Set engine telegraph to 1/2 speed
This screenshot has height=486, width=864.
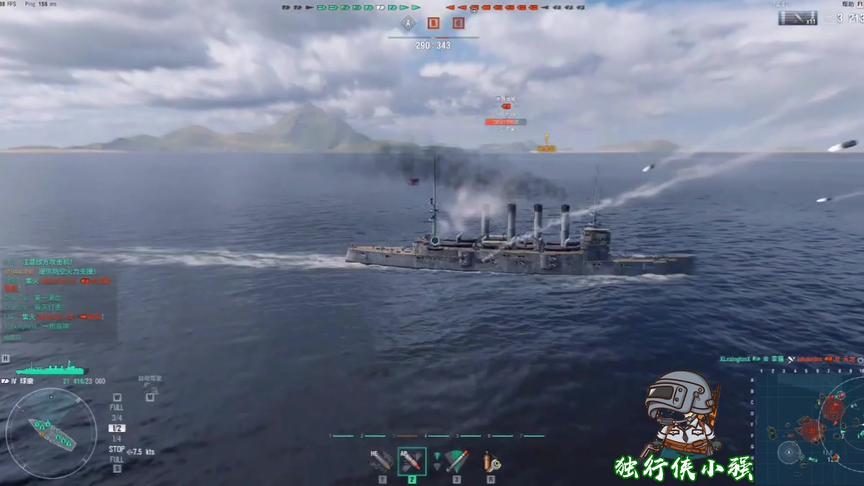click(x=117, y=428)
